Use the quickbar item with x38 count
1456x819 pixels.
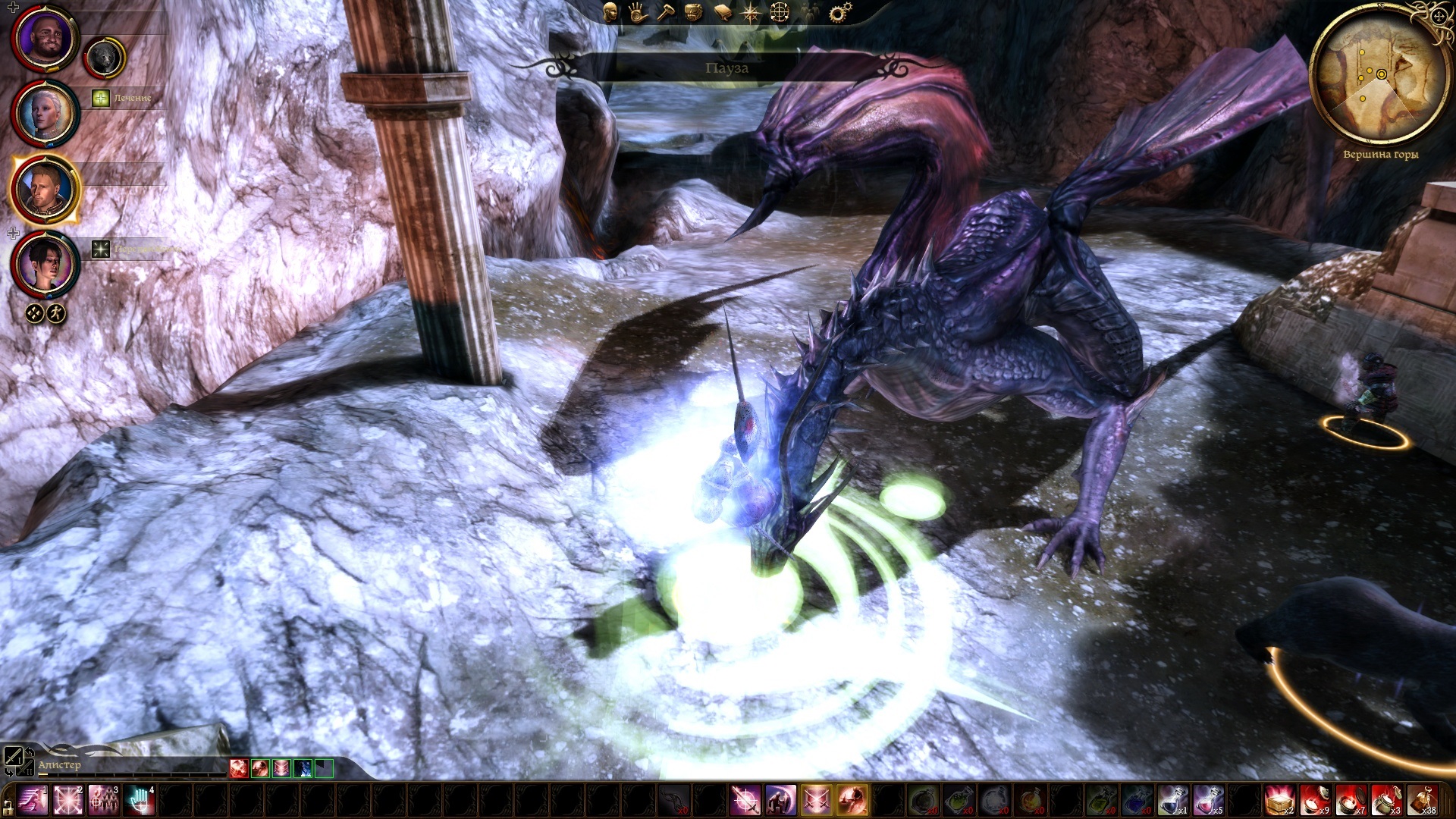tap(1422, 801)
